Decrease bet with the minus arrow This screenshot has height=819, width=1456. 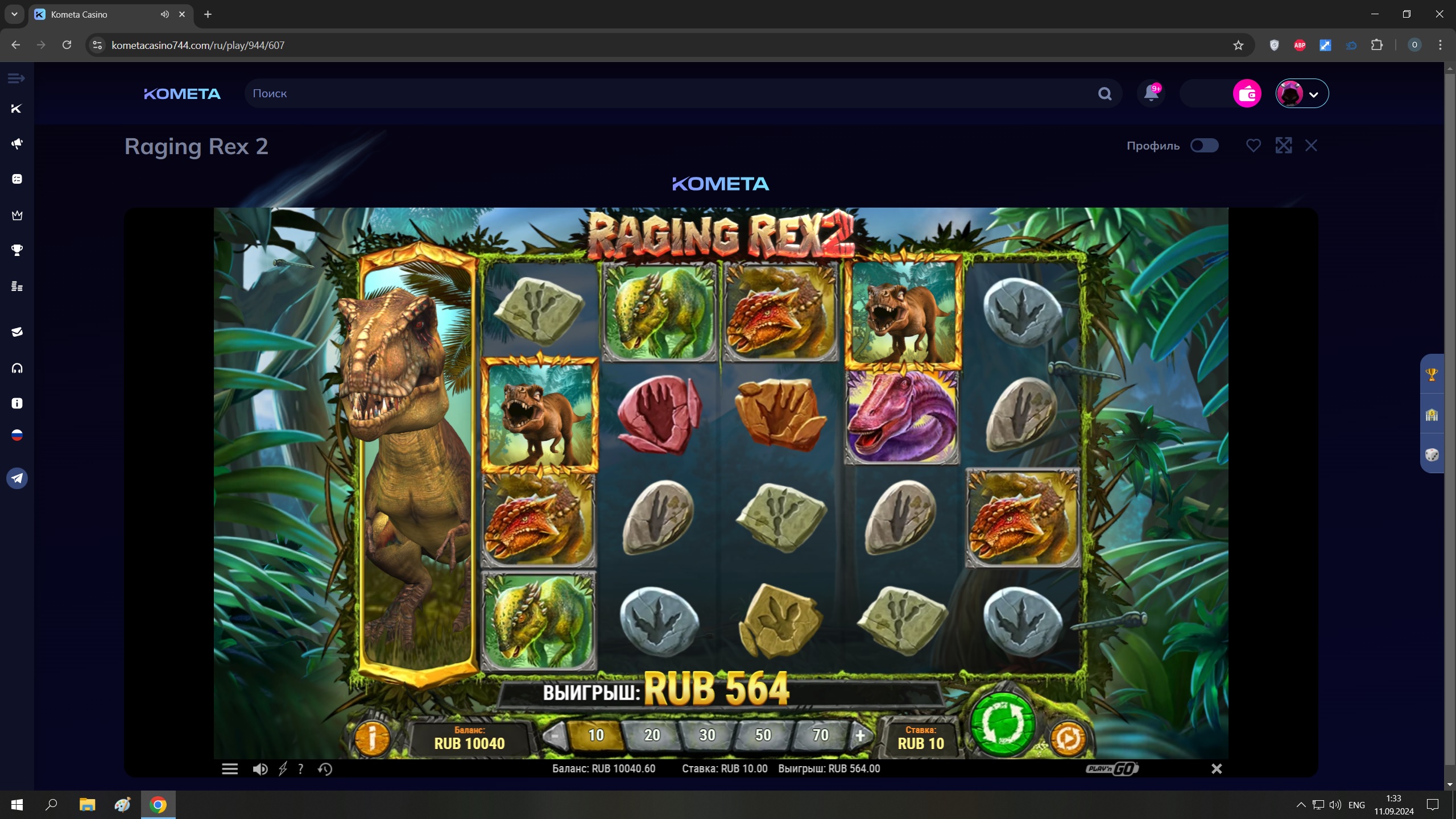[x=553, y=736]
